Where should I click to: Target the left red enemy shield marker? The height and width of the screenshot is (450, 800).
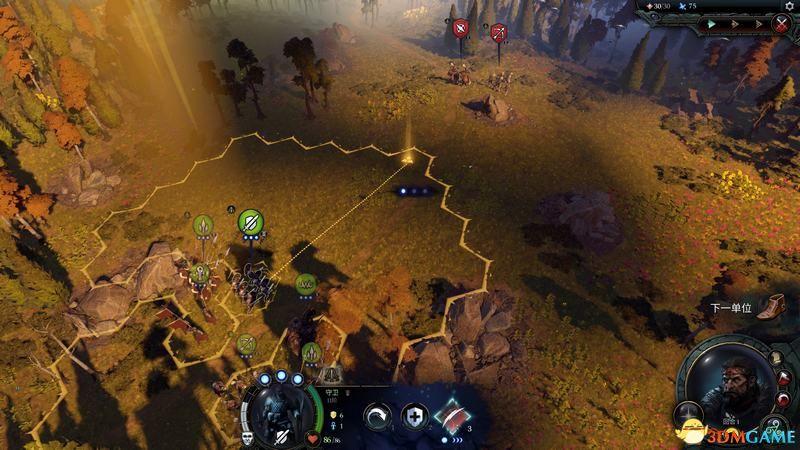(461, 28)
